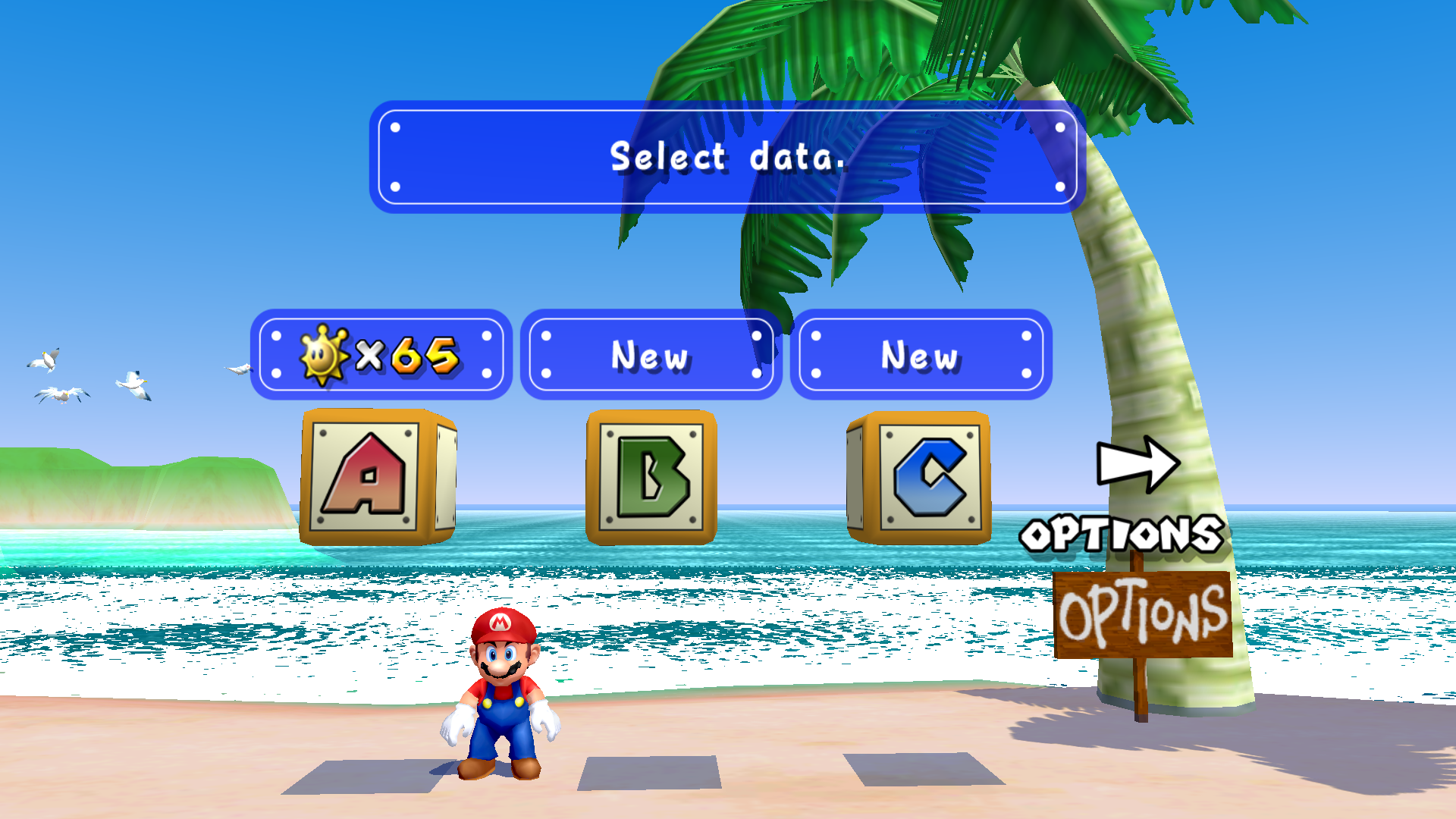
Task: Click the New label above block B
Action: point(651,354)
